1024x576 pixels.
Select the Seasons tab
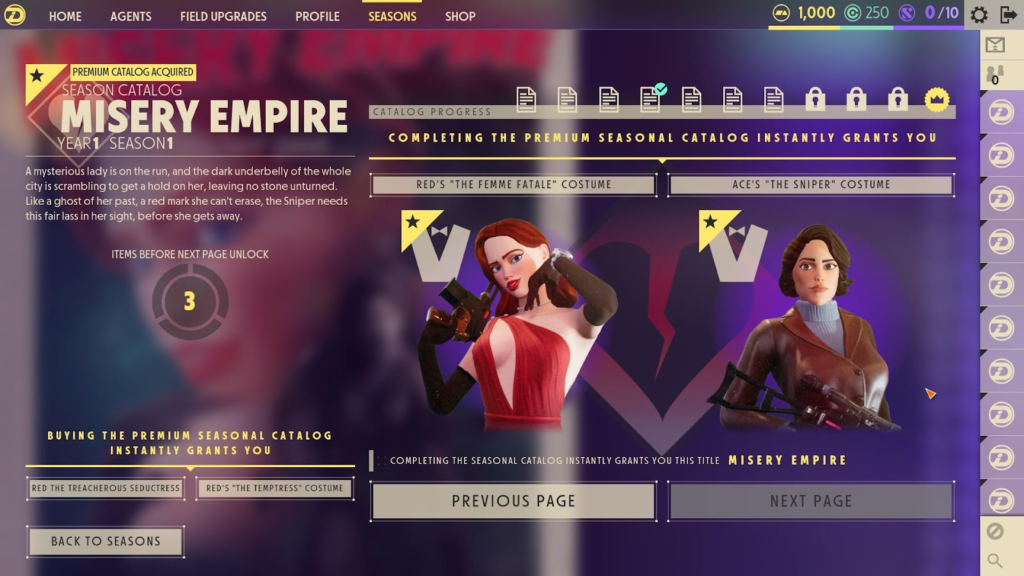pos(392,16)
